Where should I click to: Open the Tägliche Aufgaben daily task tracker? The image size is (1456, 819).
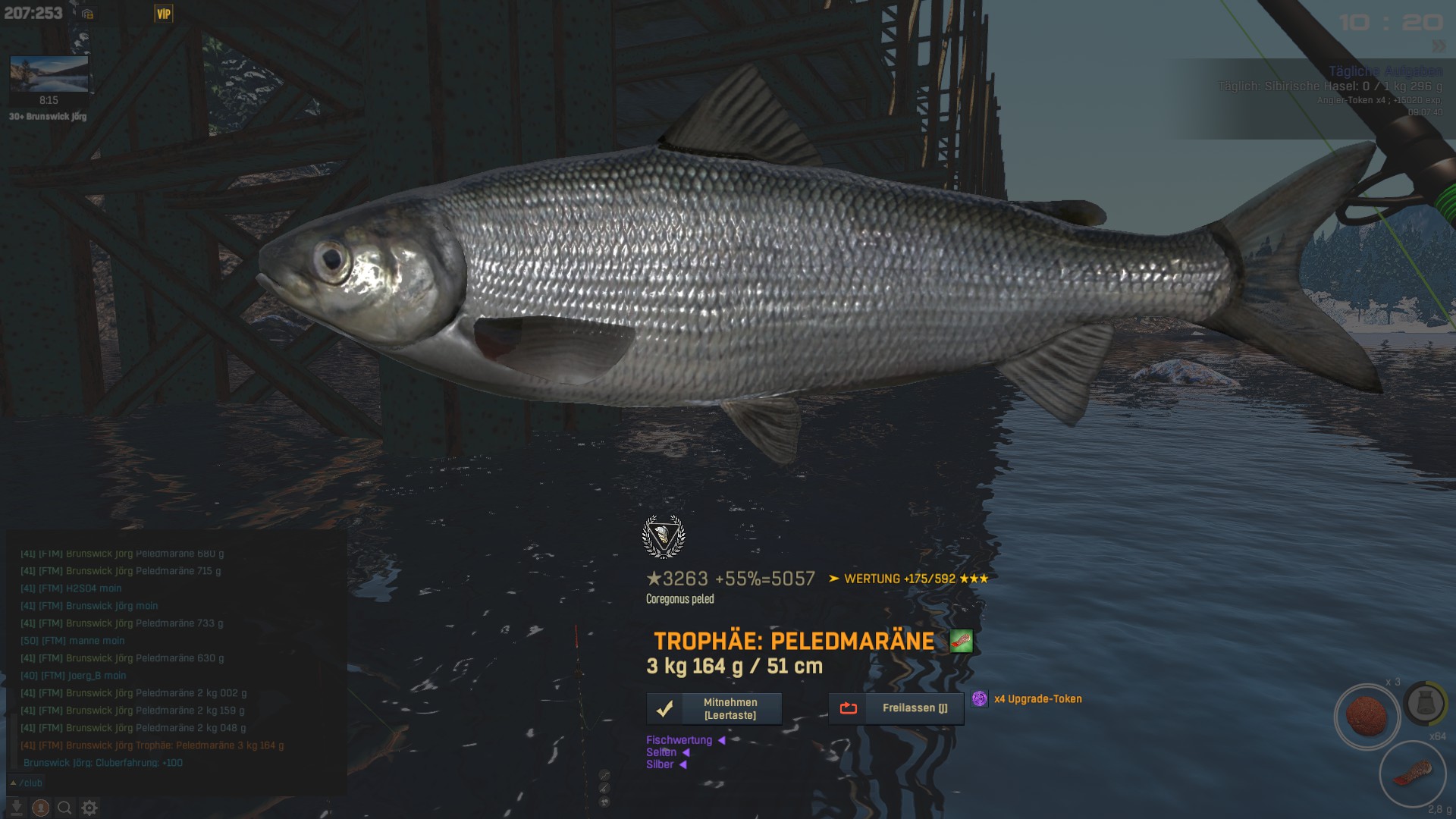[1385, 71]
